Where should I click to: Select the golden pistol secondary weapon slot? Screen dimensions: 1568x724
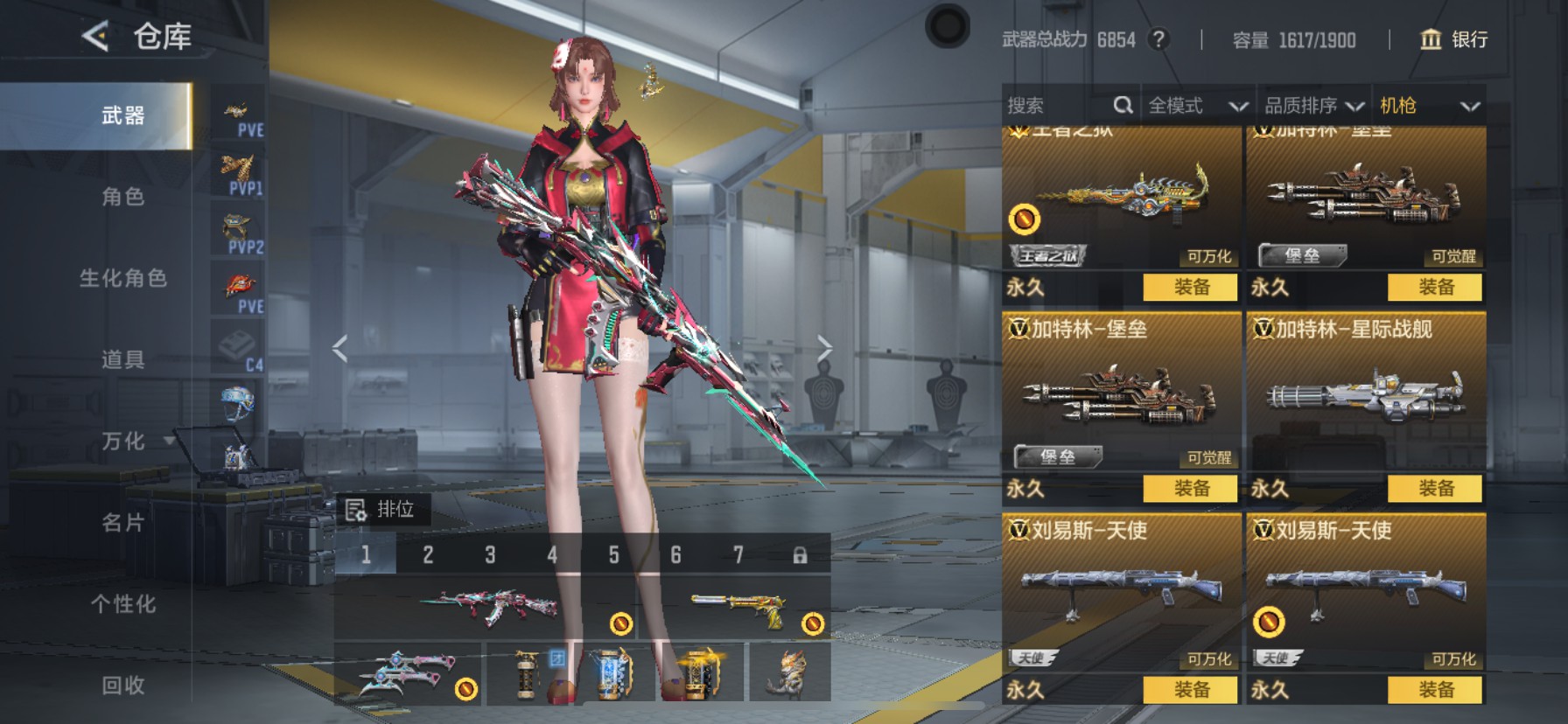coord(737,608)
